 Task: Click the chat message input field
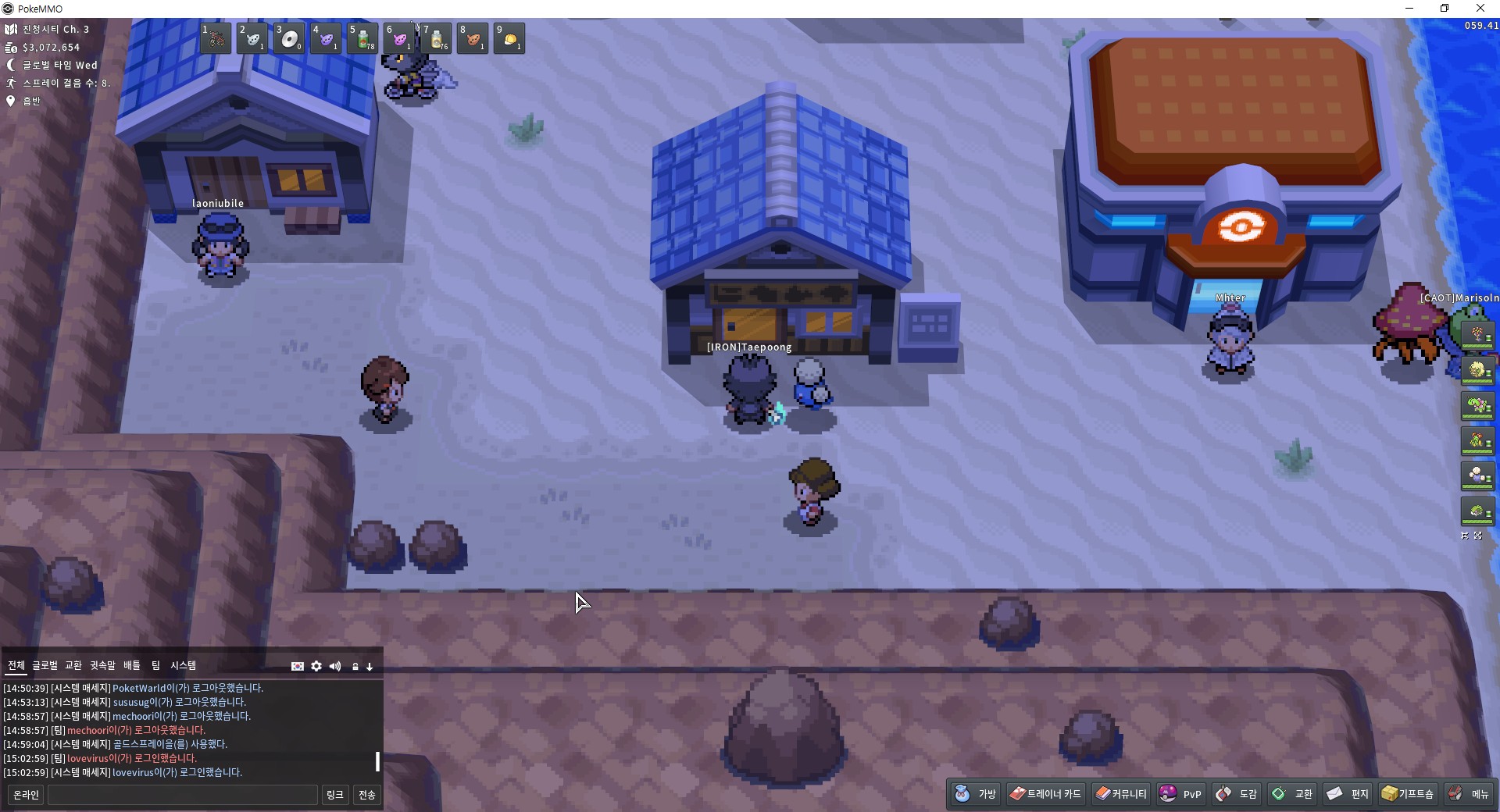183,795
